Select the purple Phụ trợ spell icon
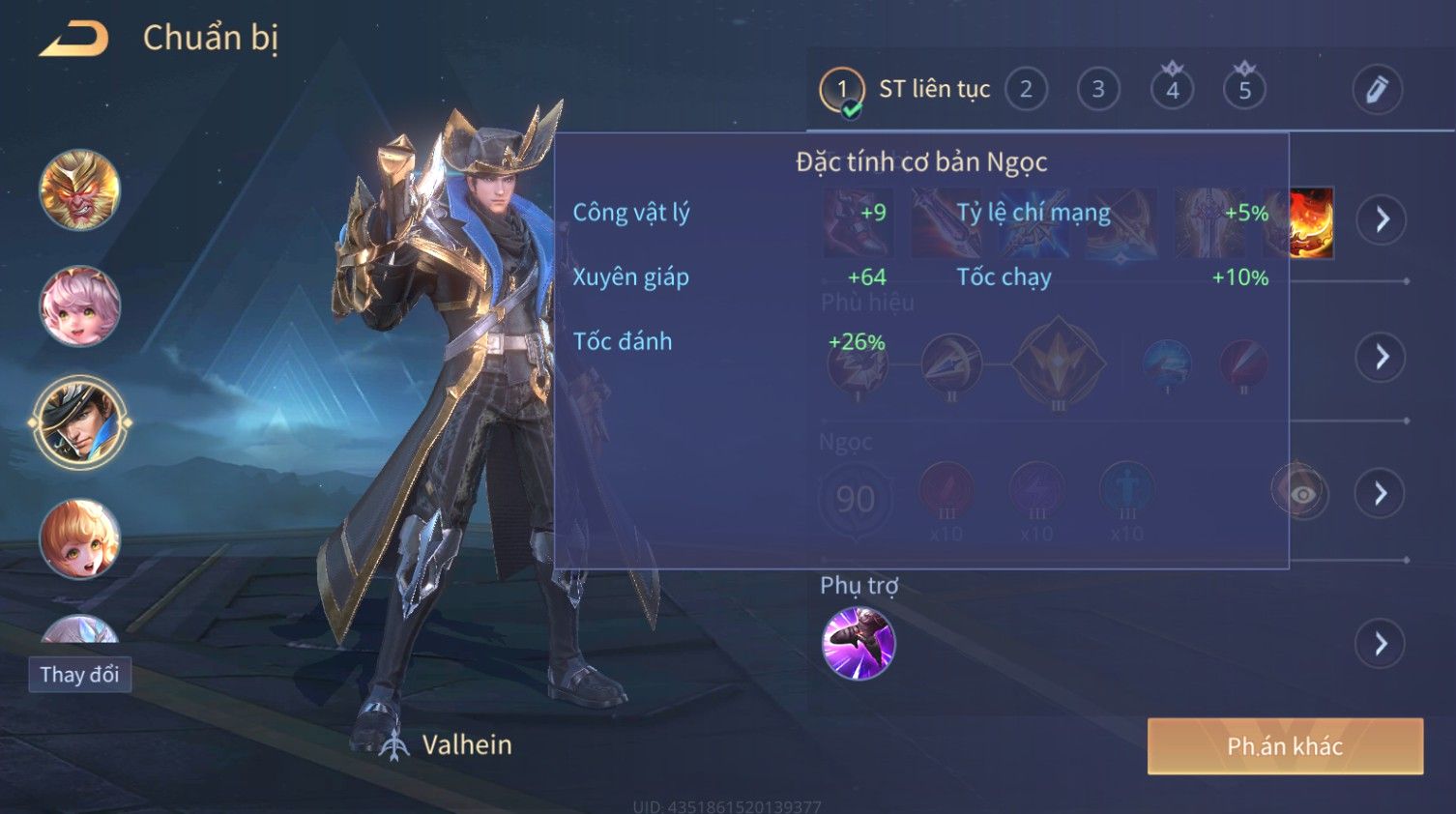The image size is (1456, 814). [x=859, y=644]
